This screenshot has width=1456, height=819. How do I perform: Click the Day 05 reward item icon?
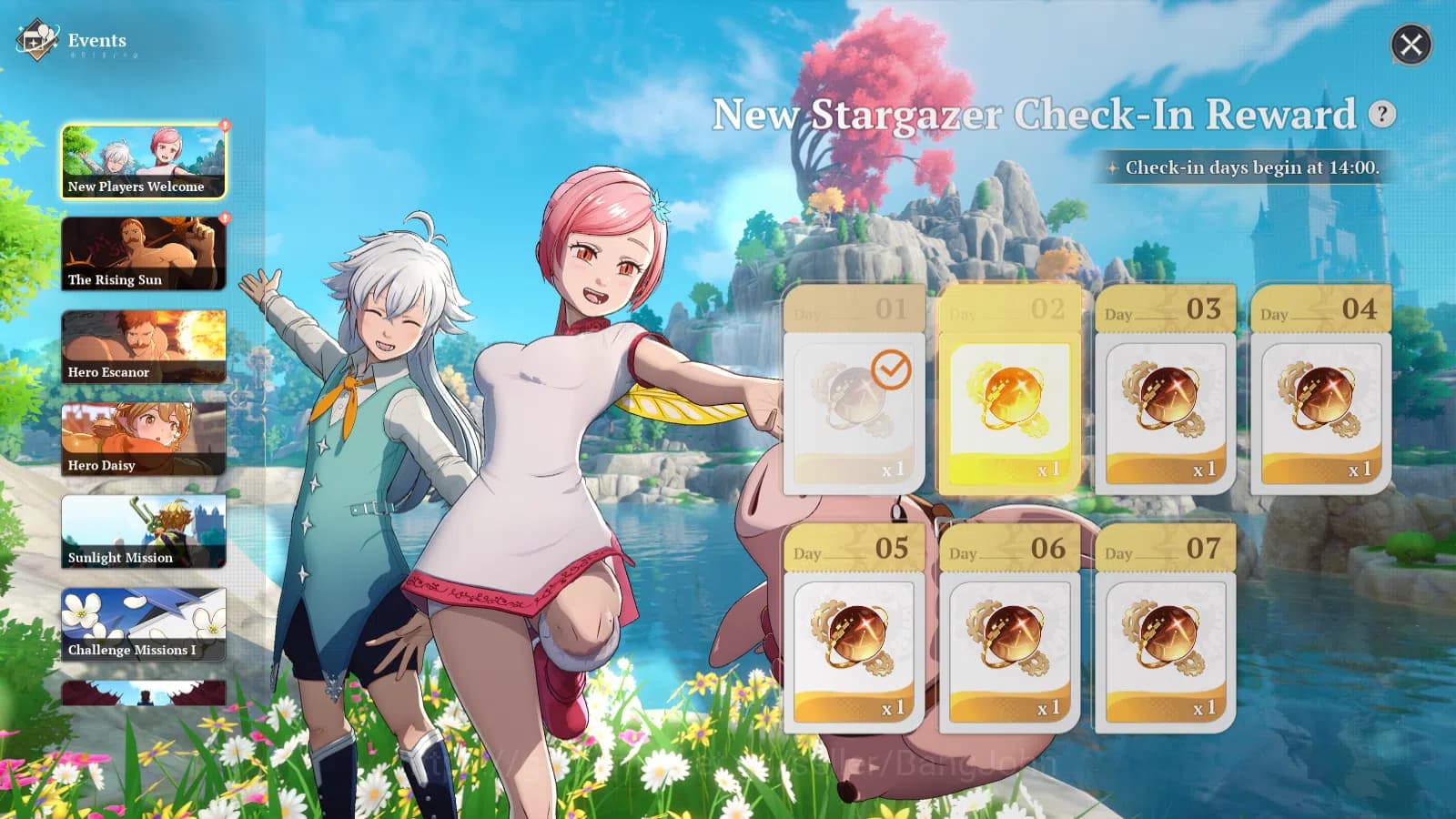point(854,642)
